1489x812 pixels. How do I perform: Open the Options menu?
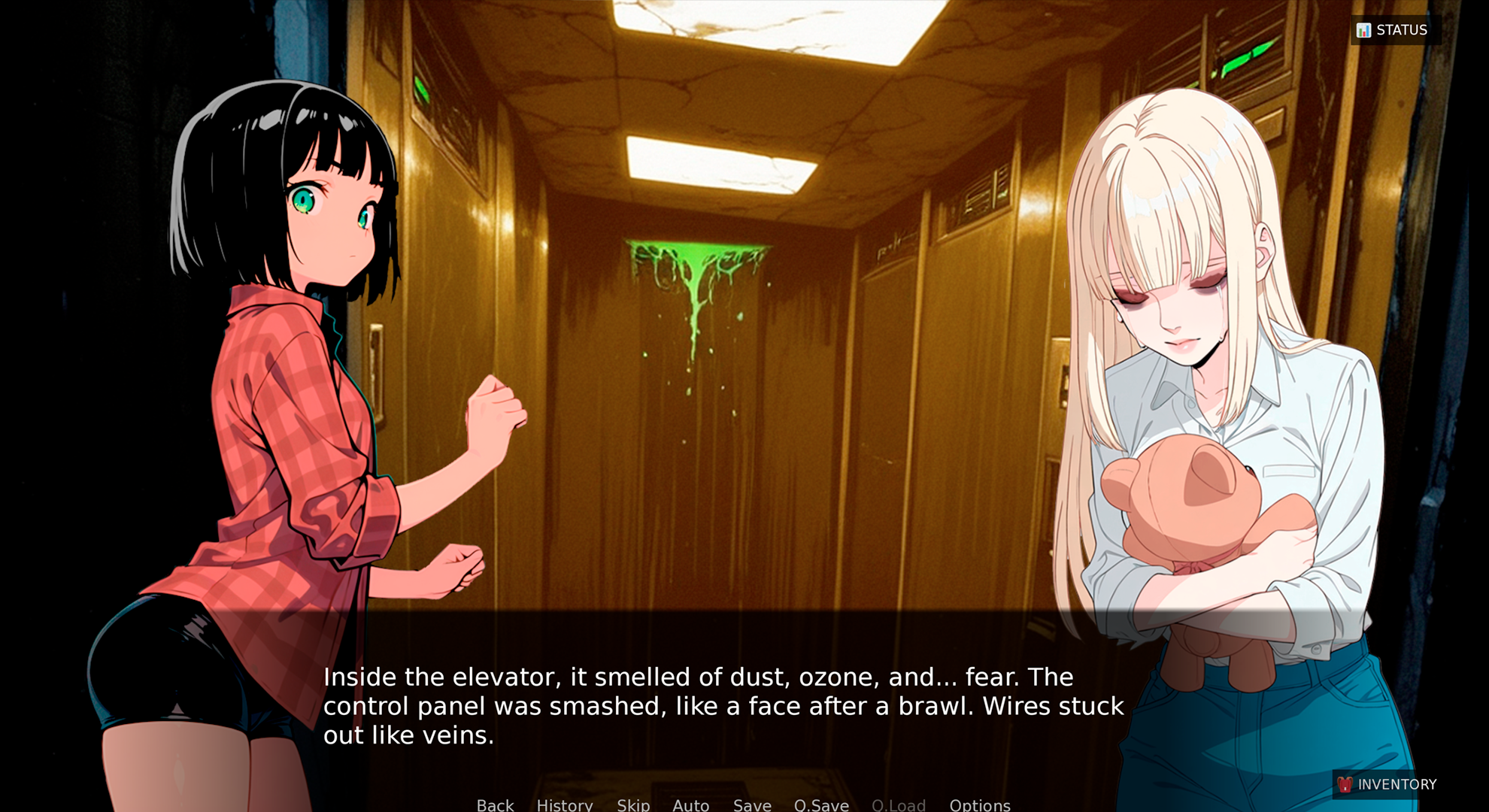[979, 804]
